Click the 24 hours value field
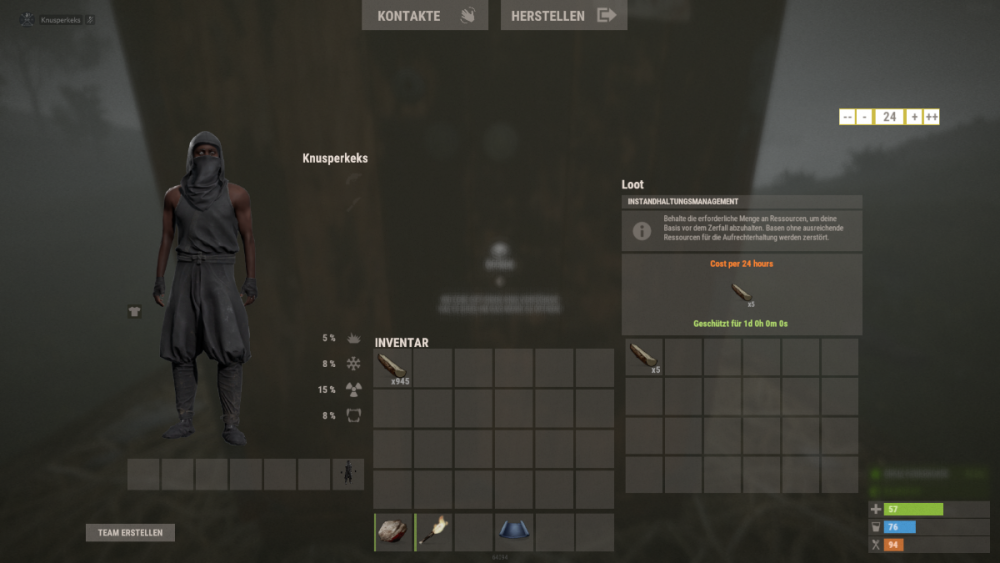 889,117
